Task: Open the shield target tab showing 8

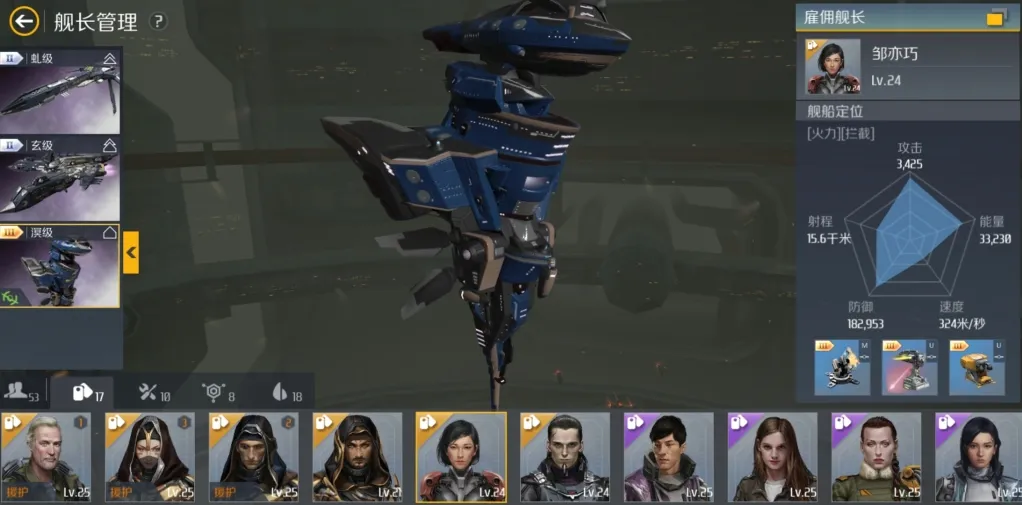Action: click(x=218, y=393)
